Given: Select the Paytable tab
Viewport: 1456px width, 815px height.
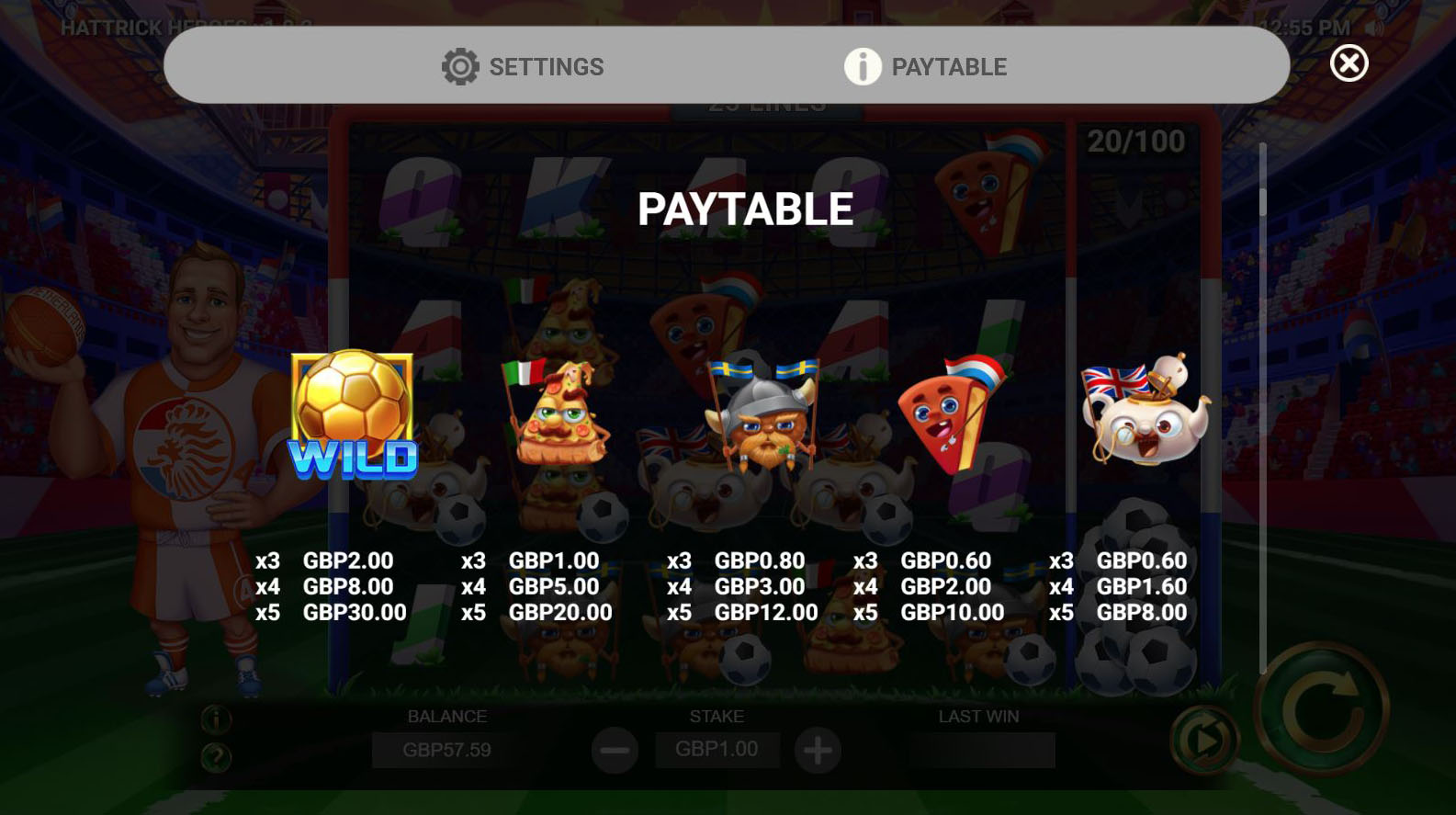Looking at the screenshot, I should pyautogui.click(x=926, y=66).
